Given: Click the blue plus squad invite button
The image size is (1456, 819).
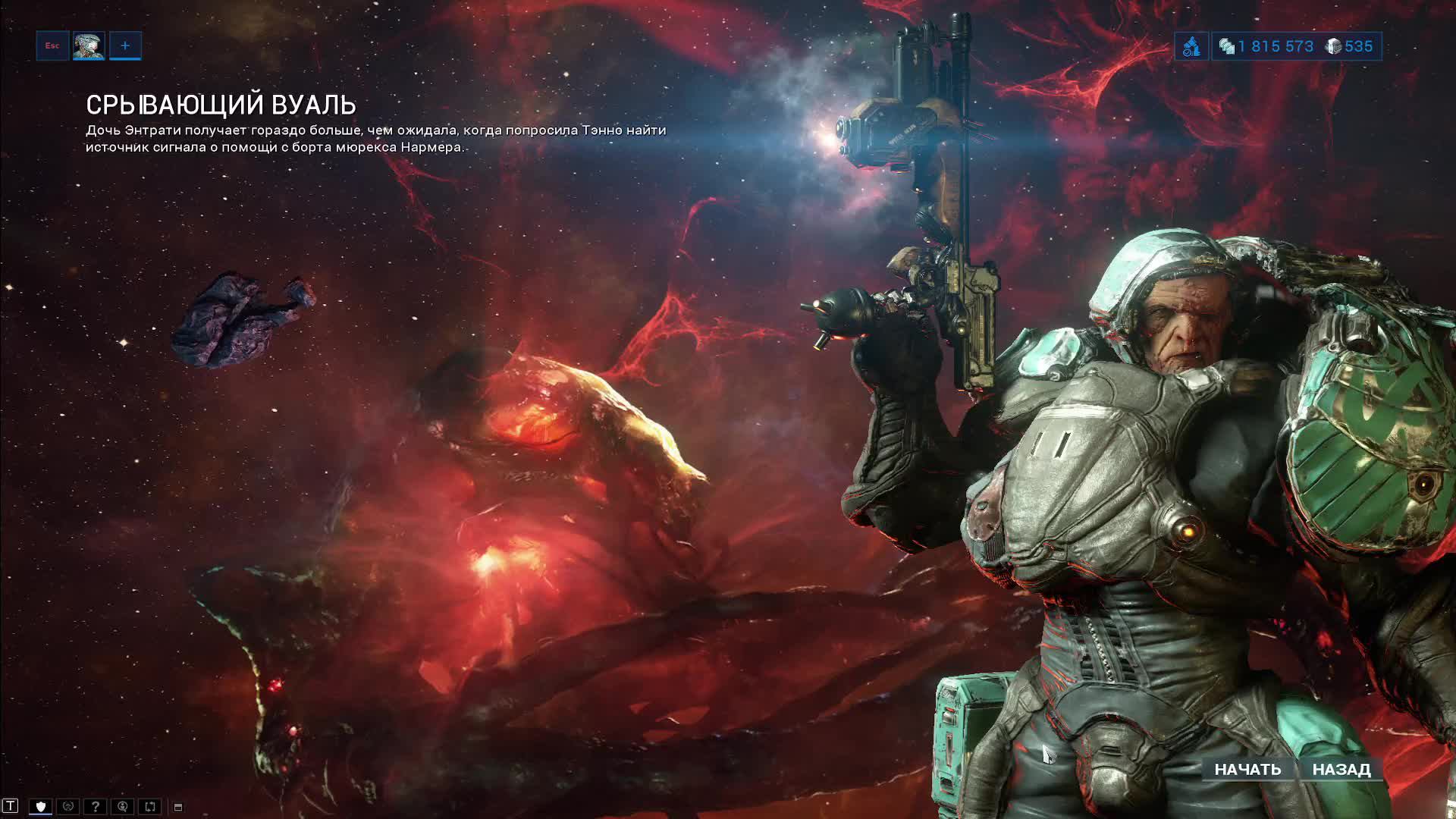Looking at the screenshot, I should (125, 45).
